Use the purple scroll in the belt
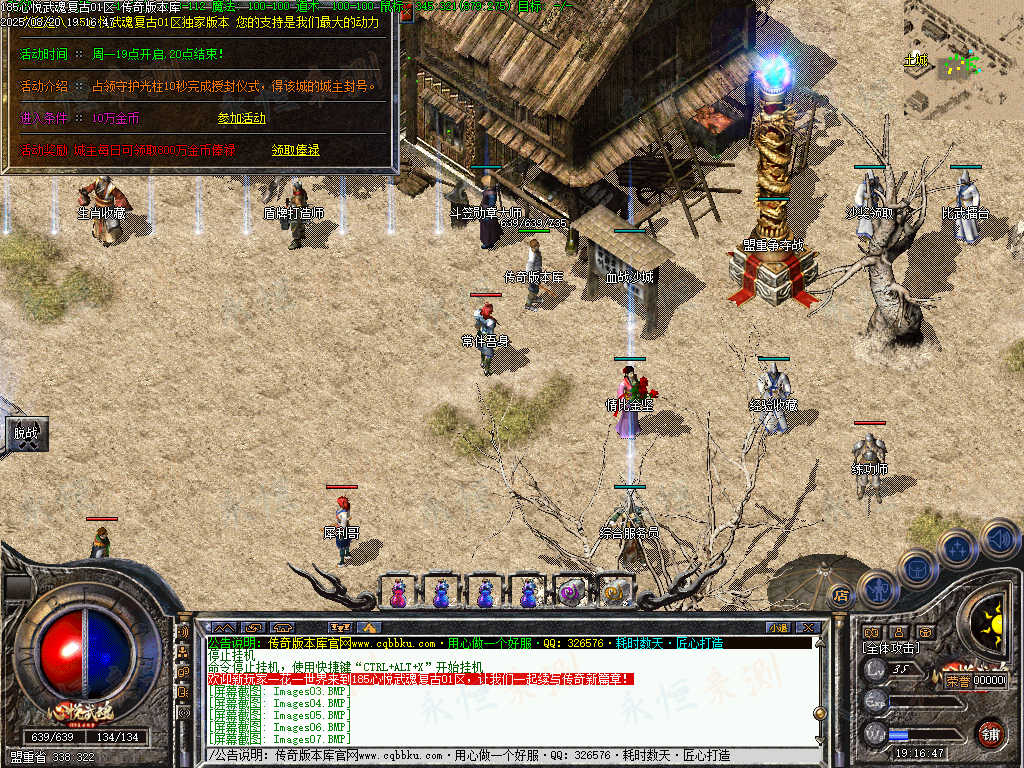 pyautogui.click(x=571, y=593)
